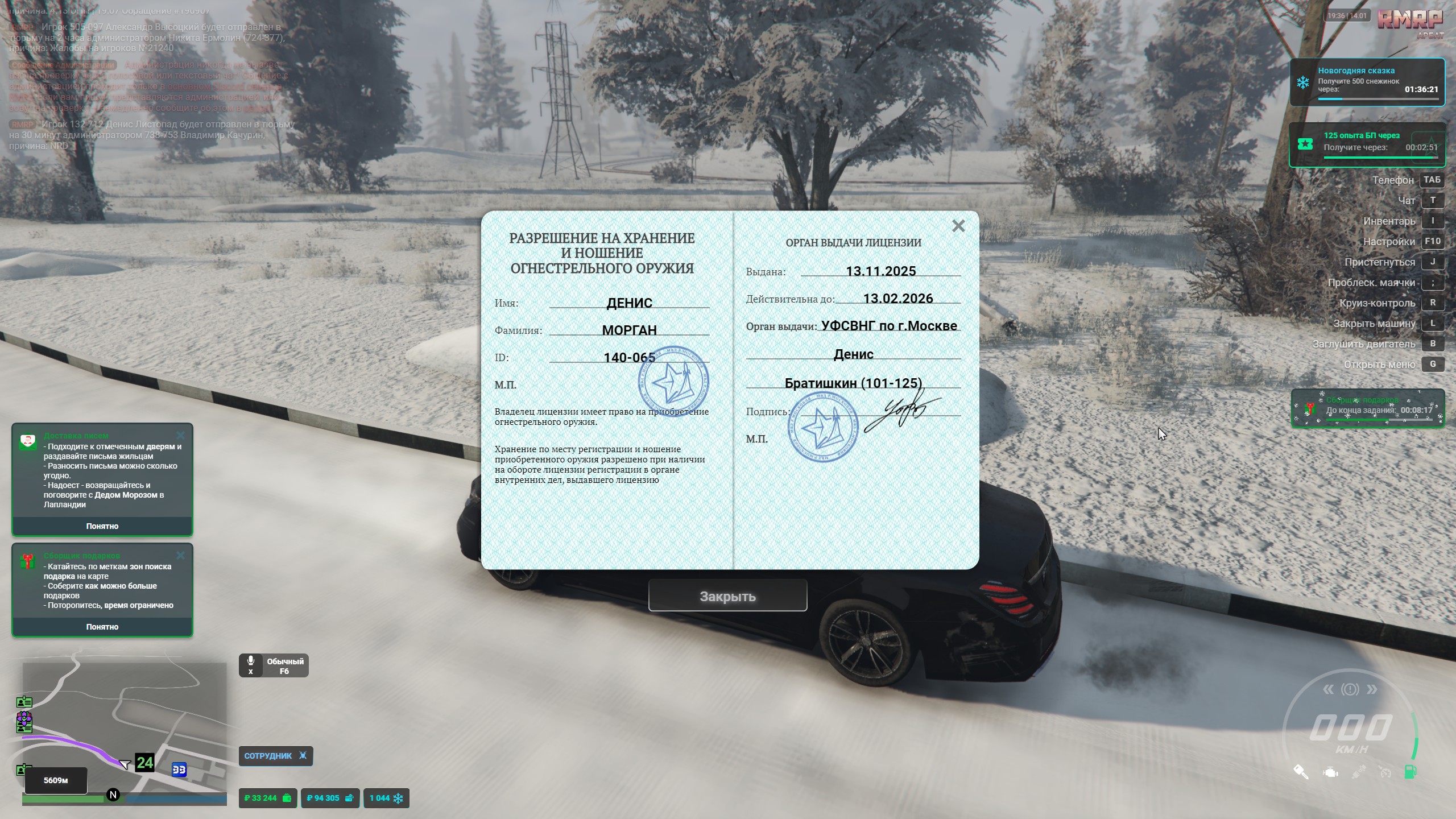
Task: Show the bank card balance of 94 305
Action: click(x=330, y=798)
